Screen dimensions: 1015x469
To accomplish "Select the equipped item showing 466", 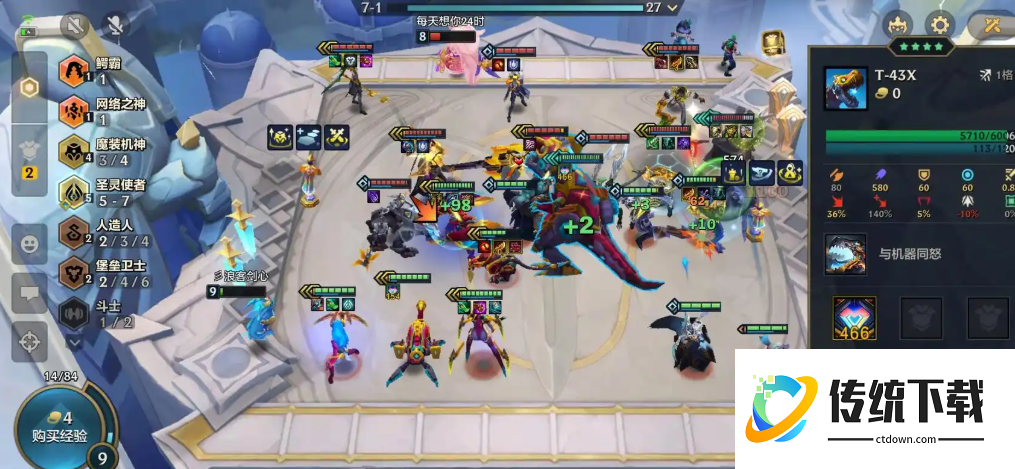I will point(855,318).
